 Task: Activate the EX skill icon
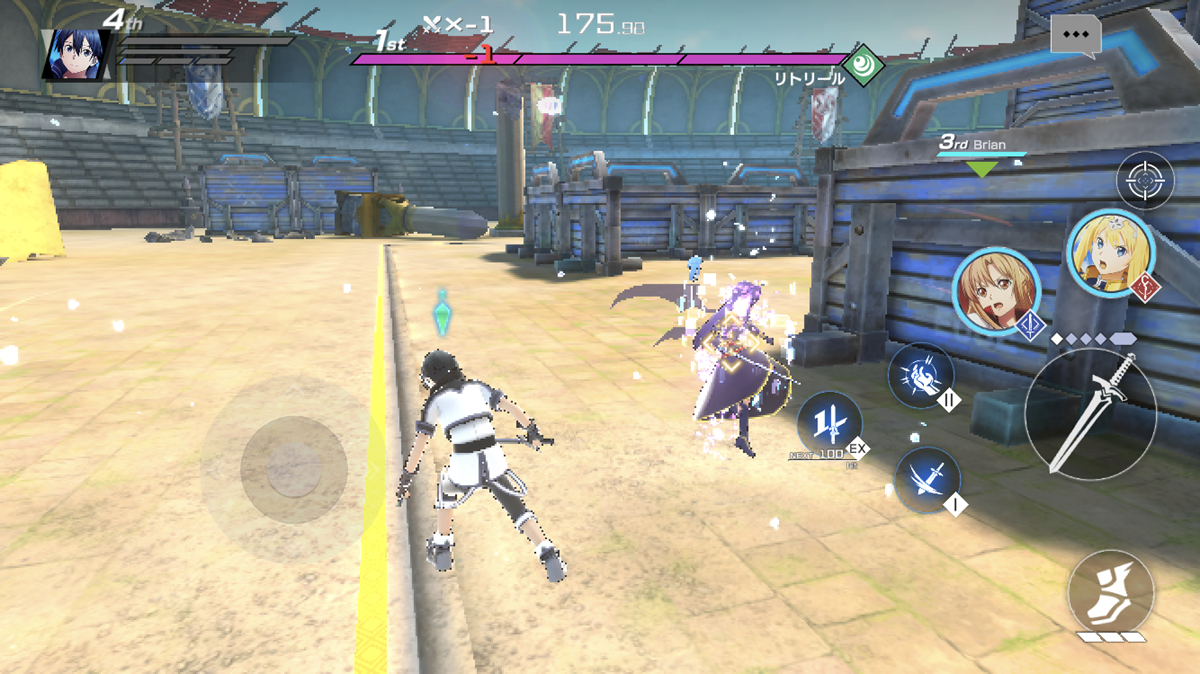(829, 424)
